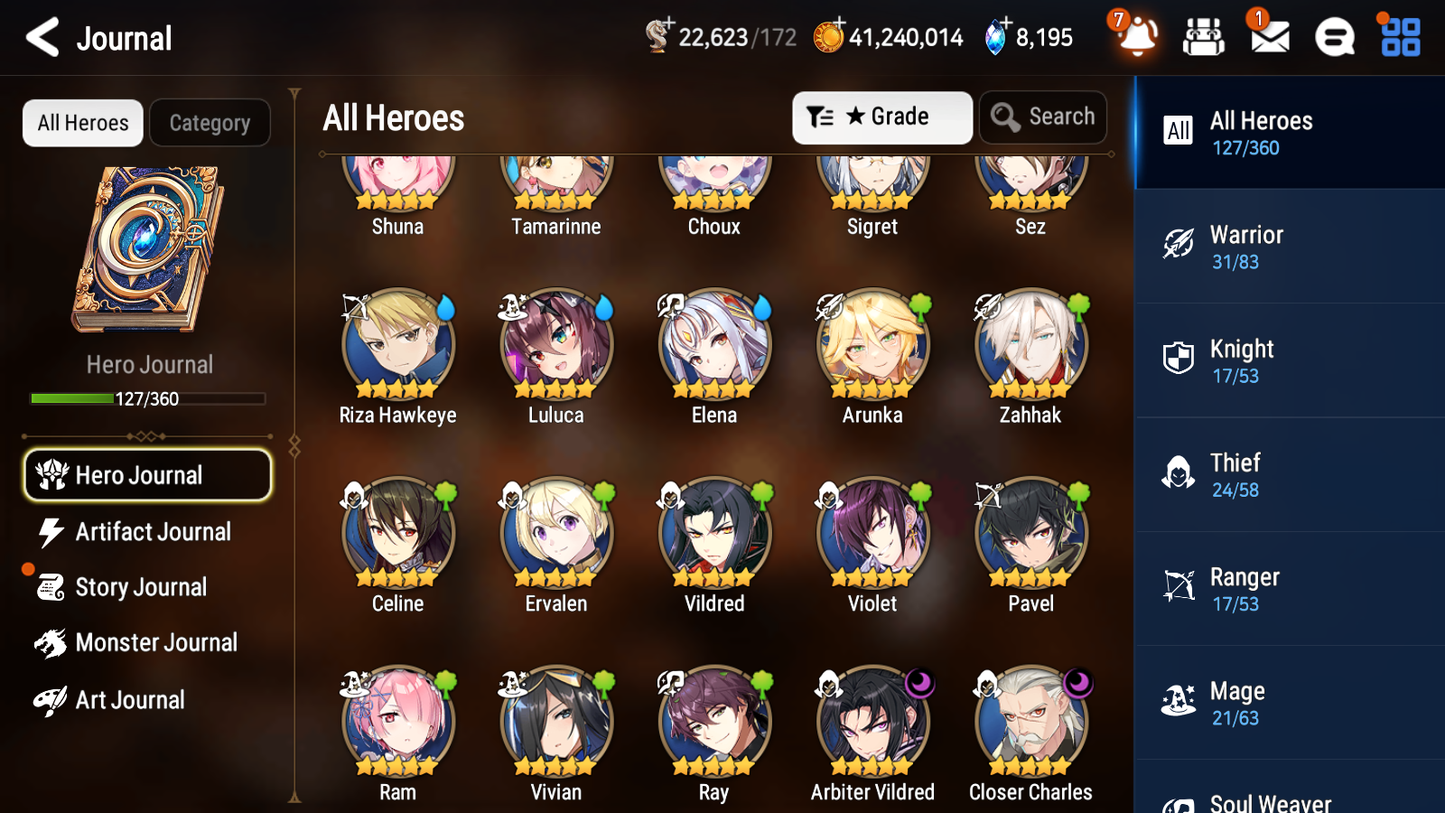1445x813 pixels.
Task: Open the mailbox with 1 unread message
Action: pos(1268,36)
